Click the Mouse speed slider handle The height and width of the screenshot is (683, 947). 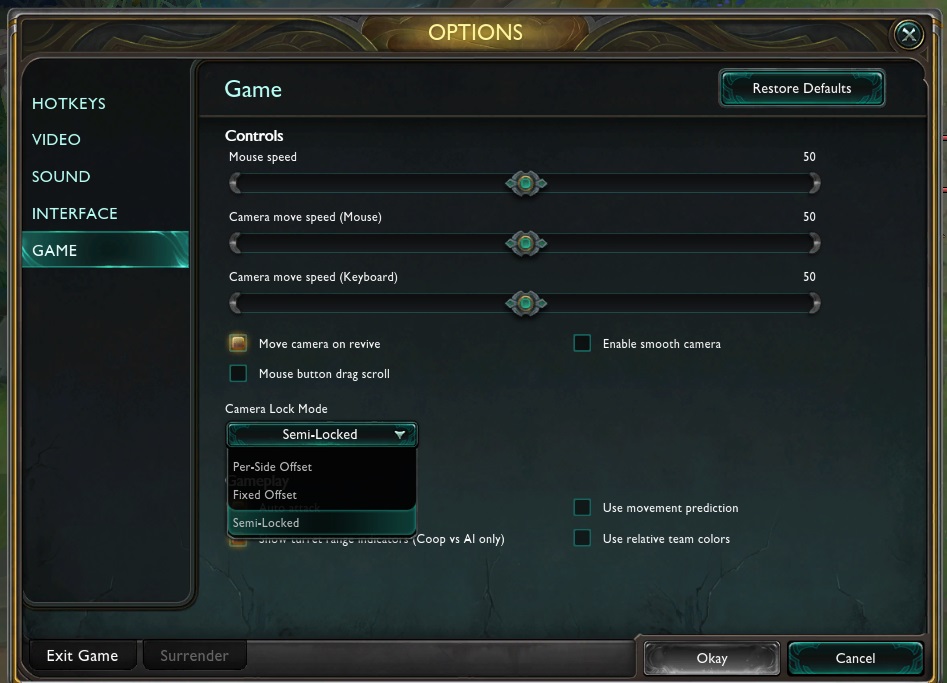pos(525,183)
